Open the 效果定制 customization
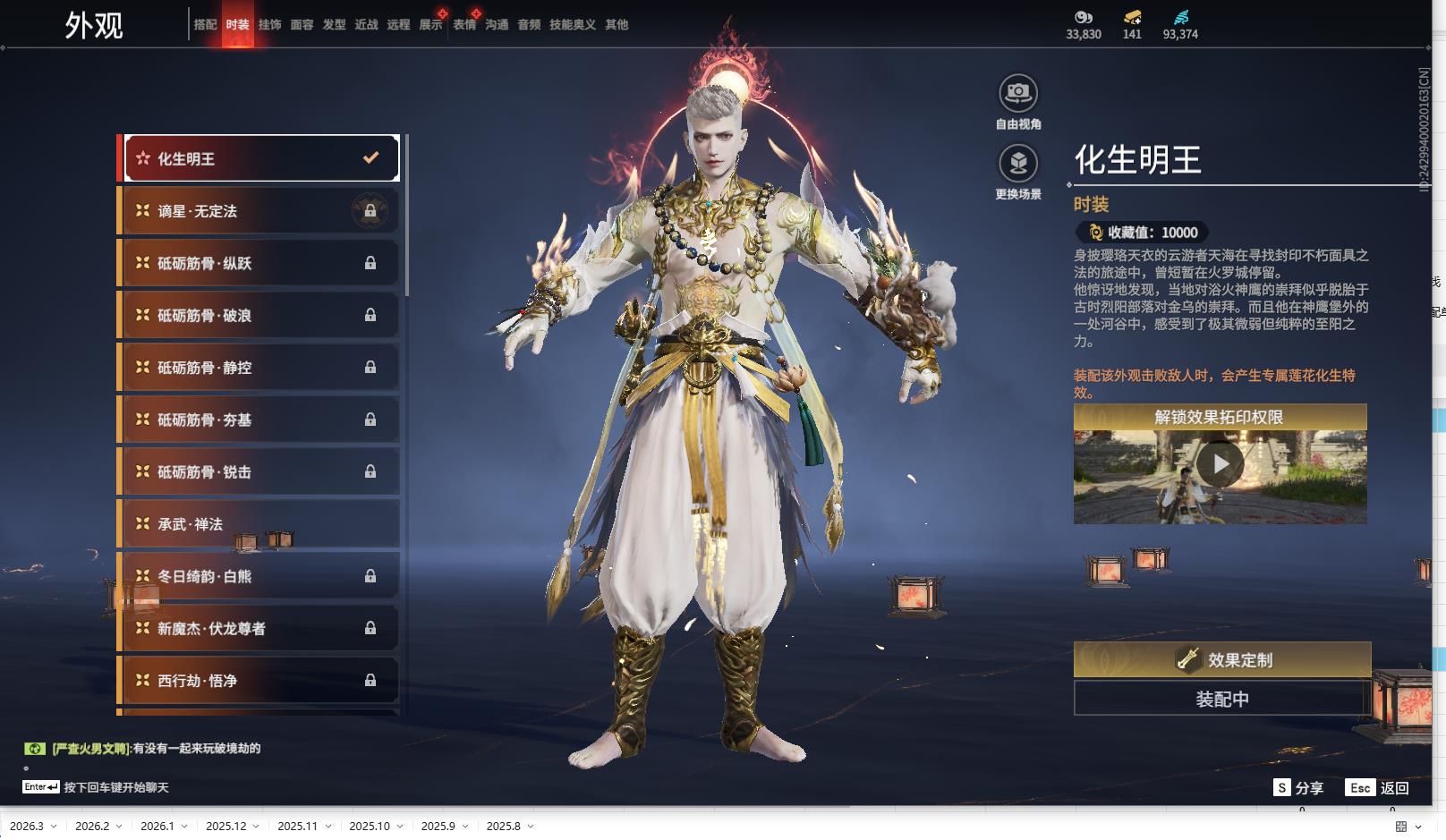Screen dimensions: 1446x840 (x=1221, y=660)
